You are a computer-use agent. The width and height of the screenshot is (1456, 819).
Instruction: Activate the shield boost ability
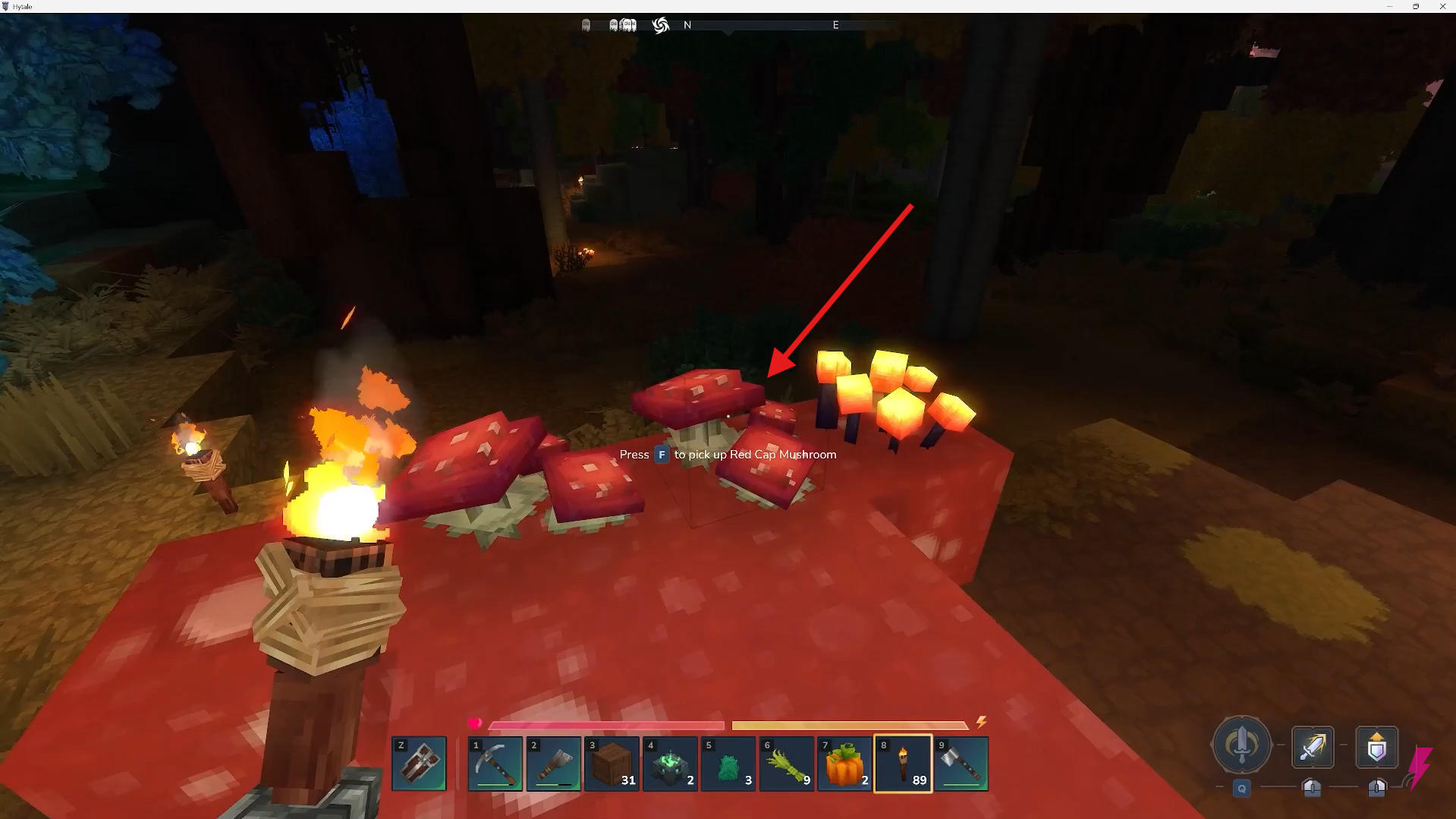(1377, 746)
